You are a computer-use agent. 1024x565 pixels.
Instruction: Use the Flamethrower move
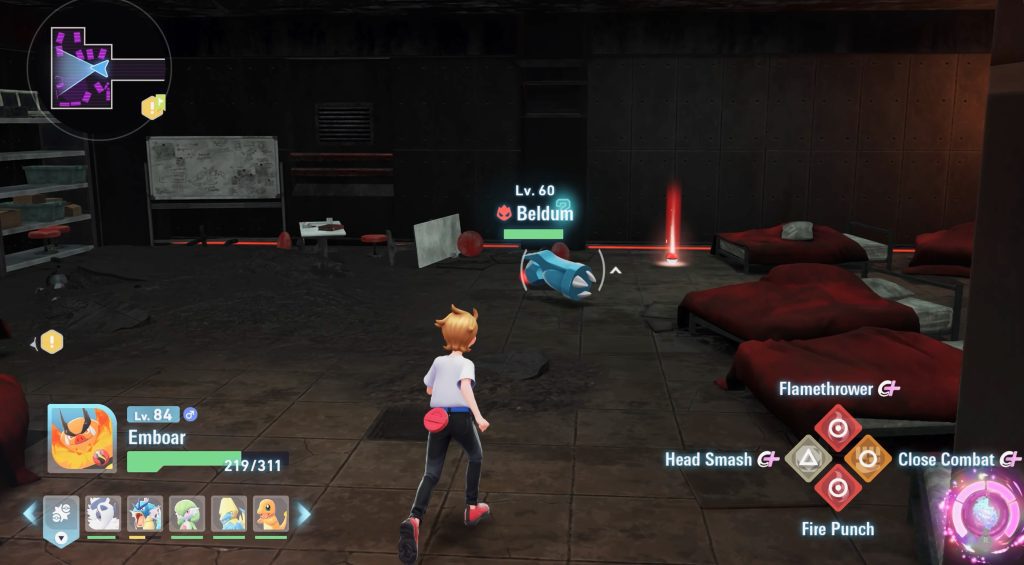click(837, 424)
